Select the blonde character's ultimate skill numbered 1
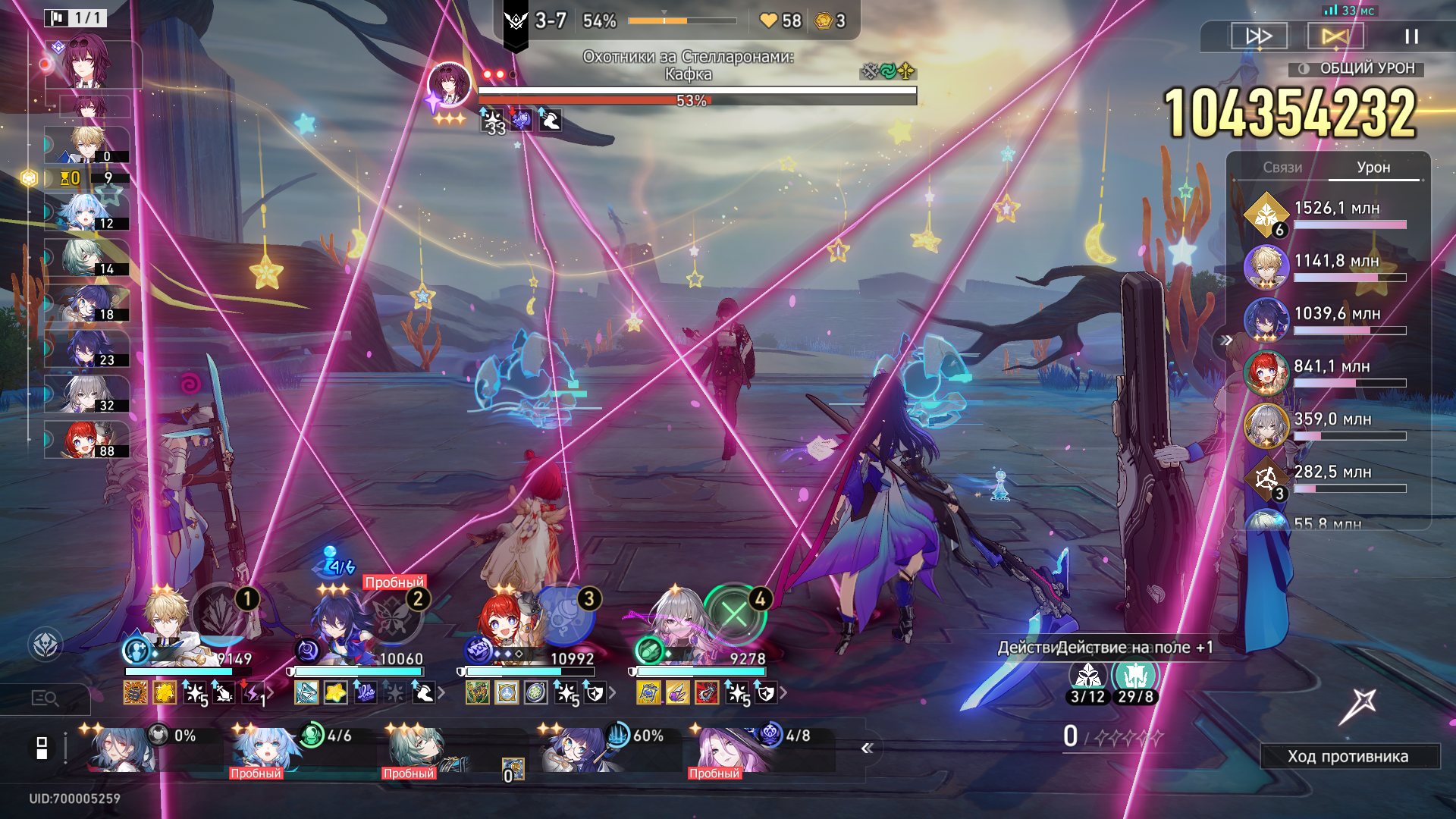 [221, 613]
